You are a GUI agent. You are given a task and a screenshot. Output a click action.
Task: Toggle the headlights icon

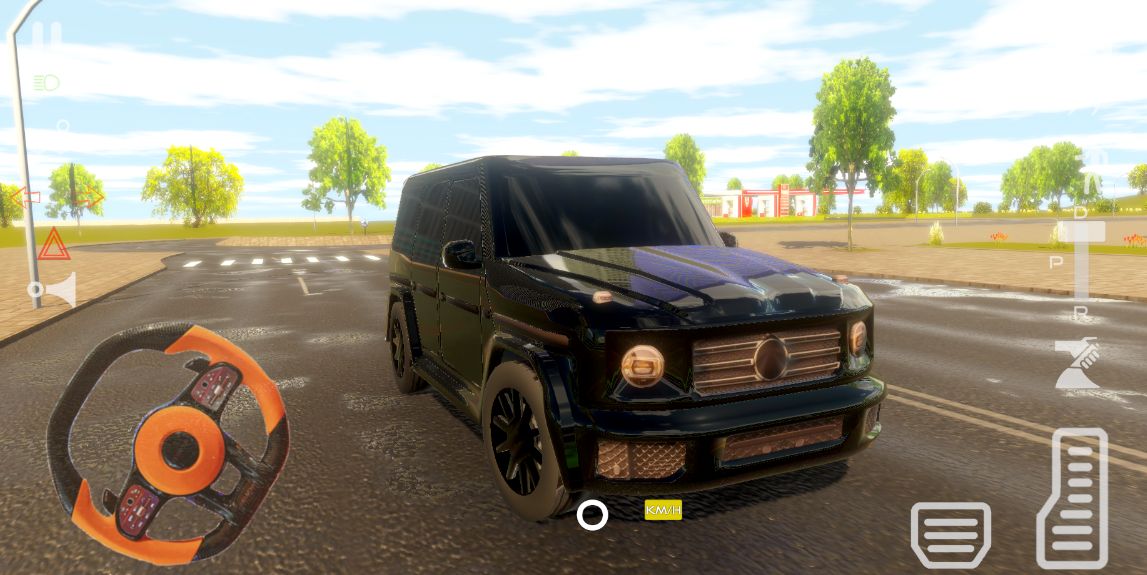46,83
